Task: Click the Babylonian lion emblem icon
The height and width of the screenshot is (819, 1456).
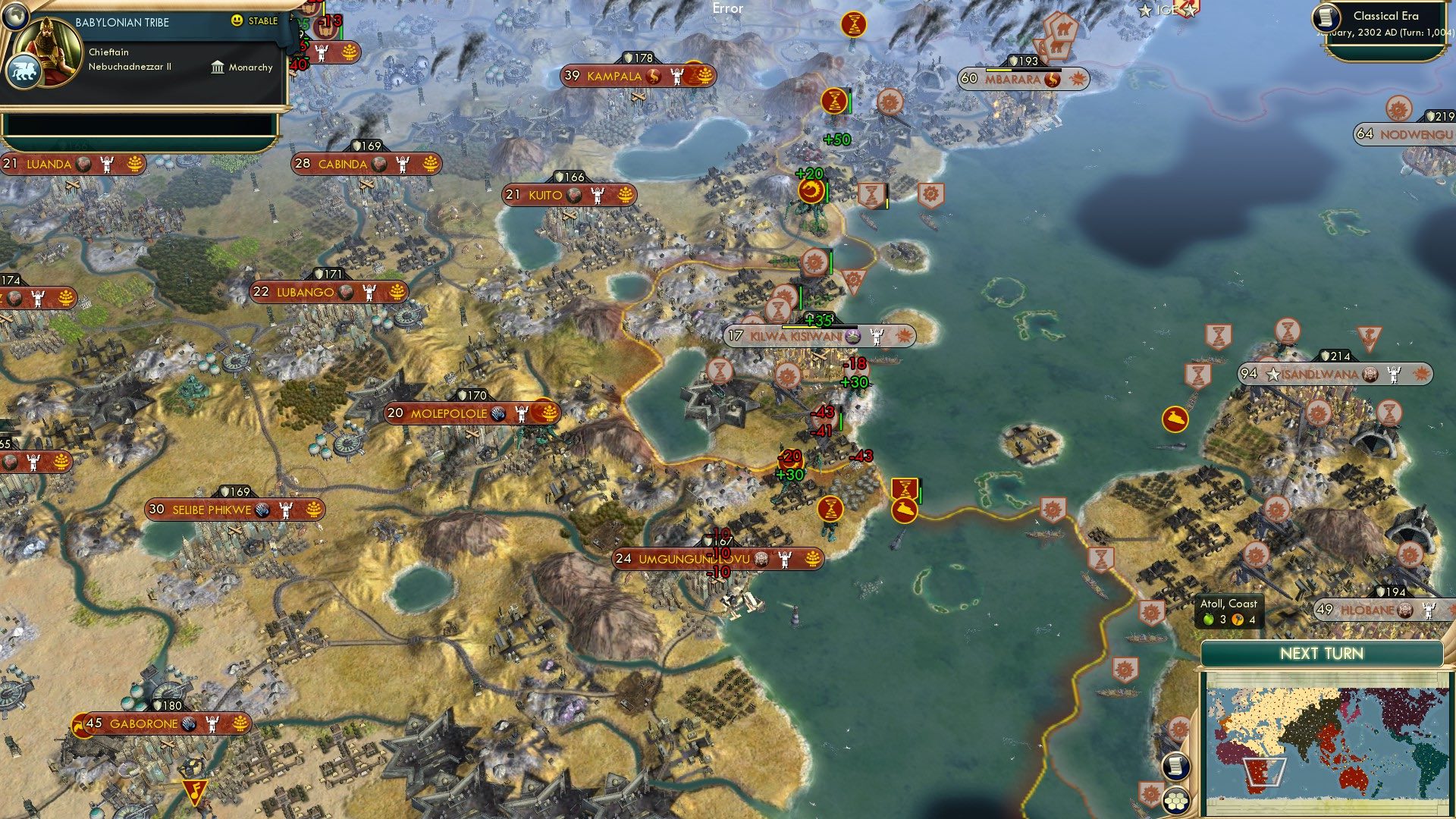Action: pyautogui.click(x=24, y=70)
